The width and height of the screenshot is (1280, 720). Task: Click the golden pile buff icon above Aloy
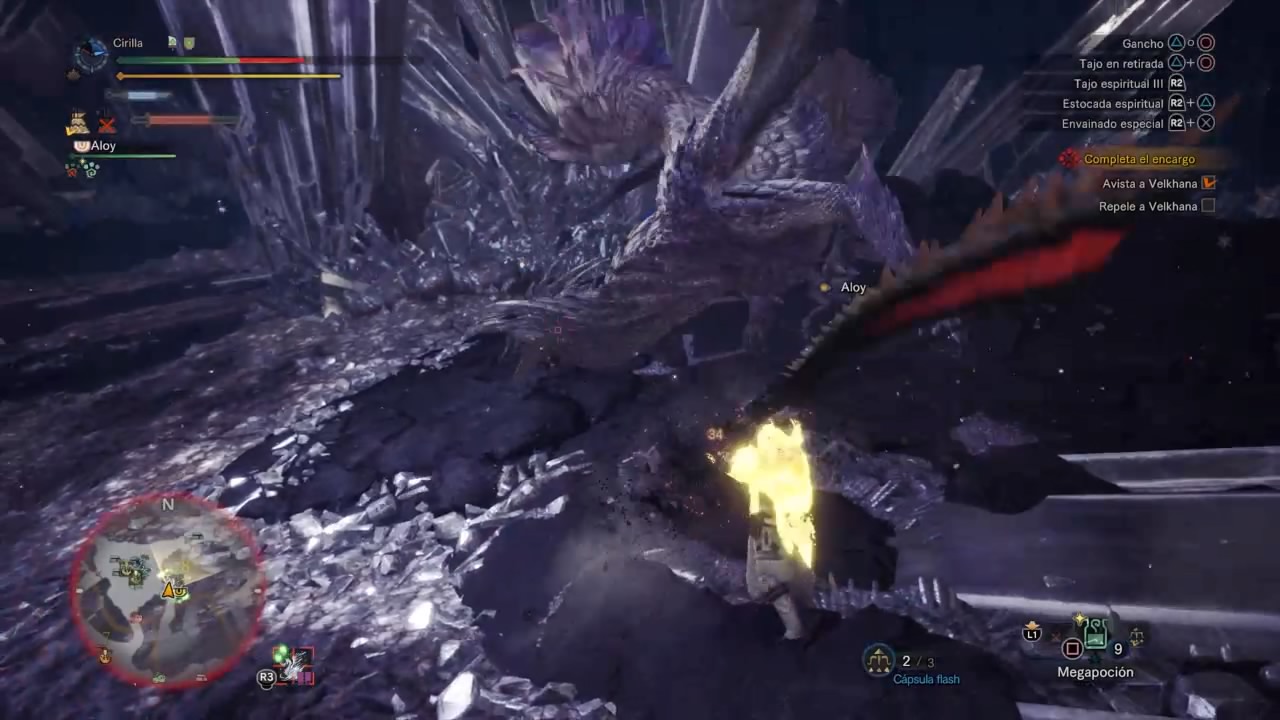78,124
